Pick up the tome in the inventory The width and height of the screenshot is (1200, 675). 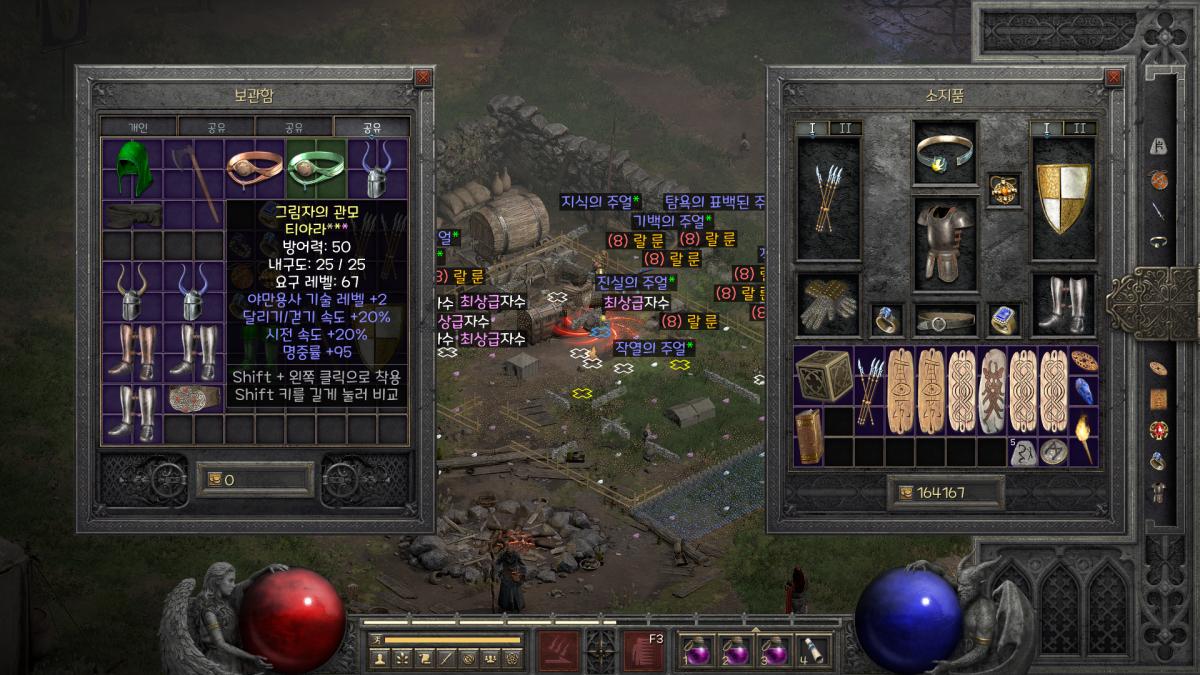pyautogui.click(x=808, y=436)
